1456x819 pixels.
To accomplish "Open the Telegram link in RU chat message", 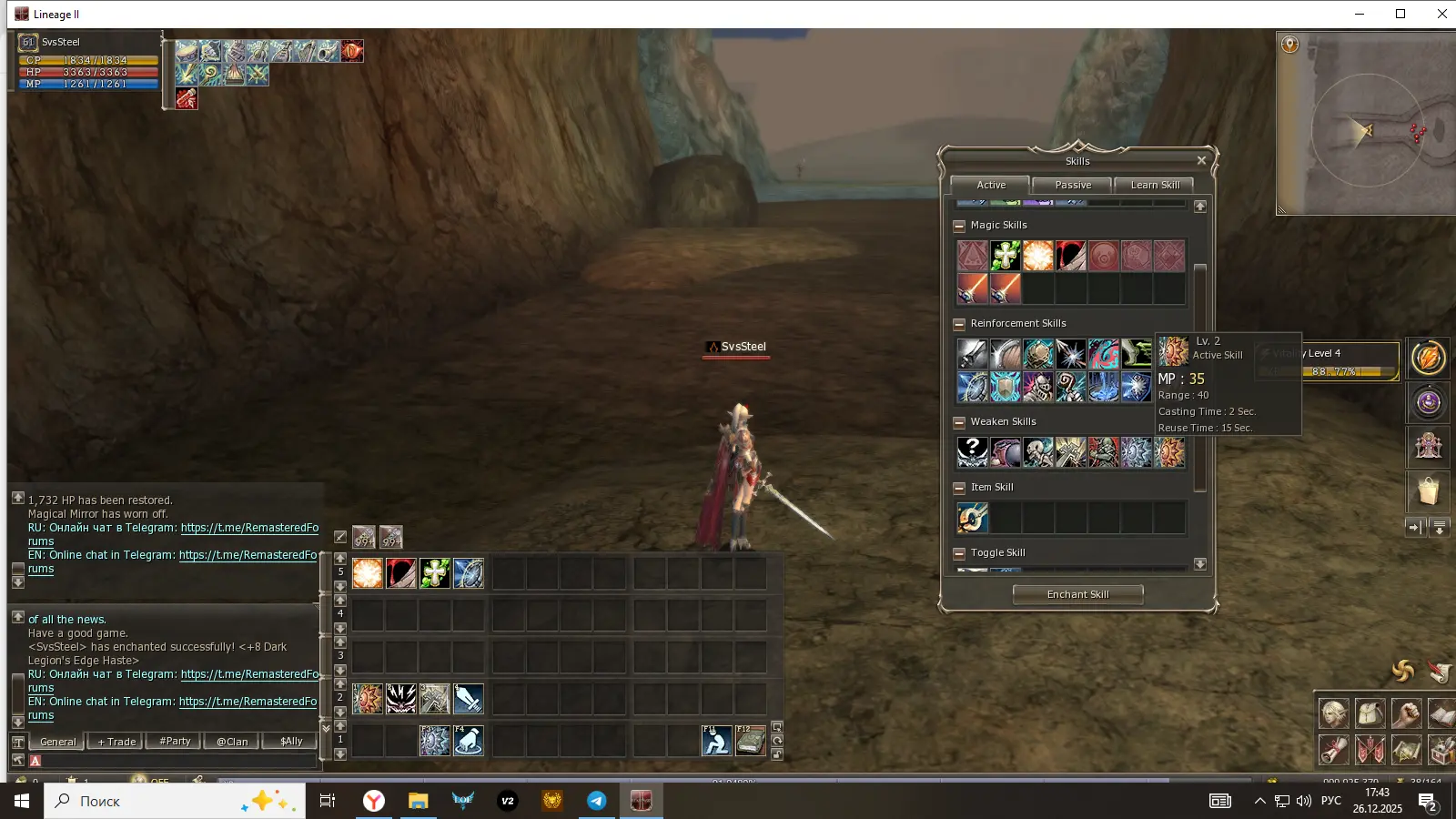I will (x=249, y=528).
